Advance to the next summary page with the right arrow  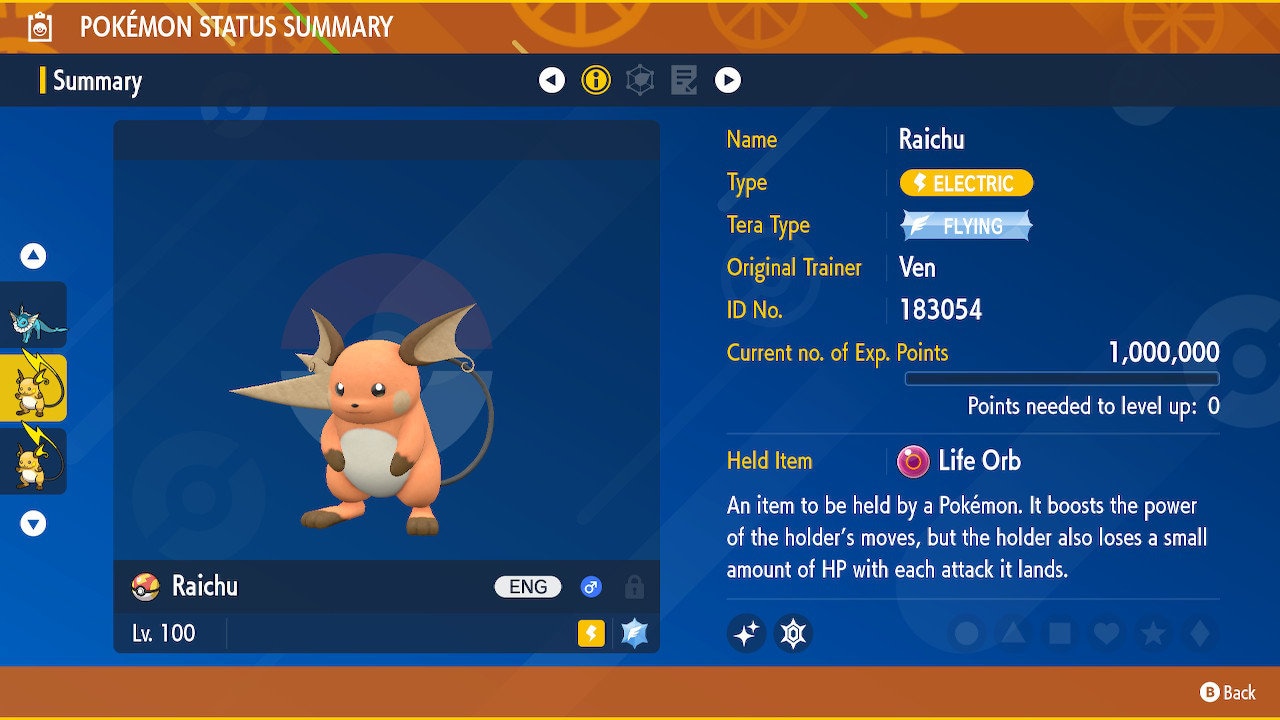[x=728, y=80]
